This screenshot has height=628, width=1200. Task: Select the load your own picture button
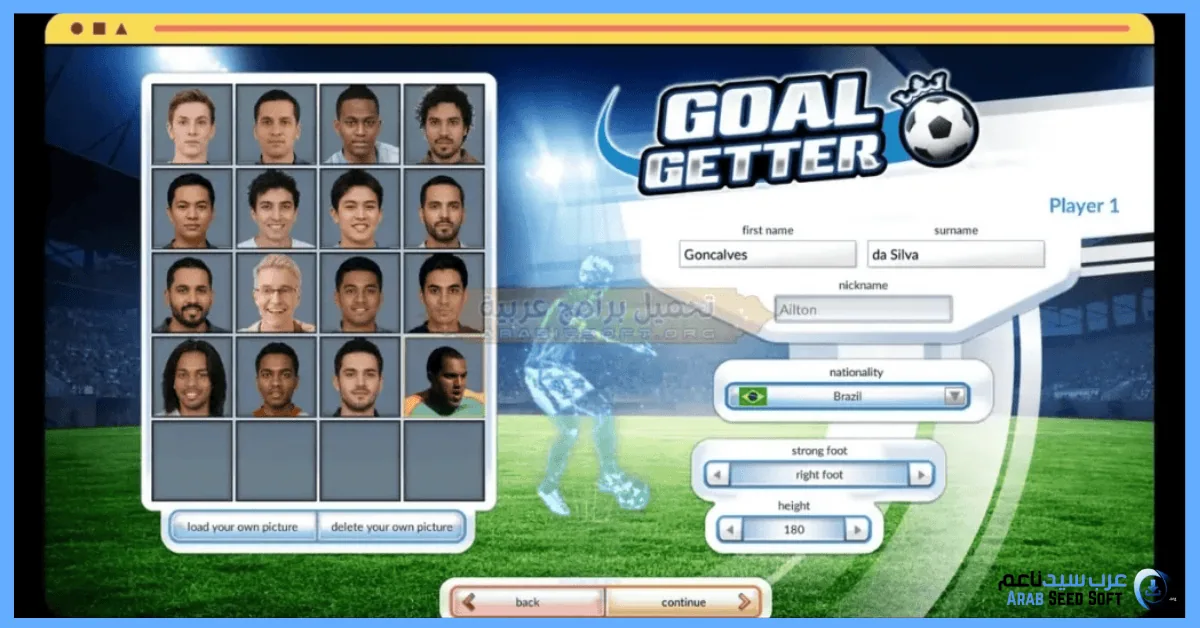(242, 527)
